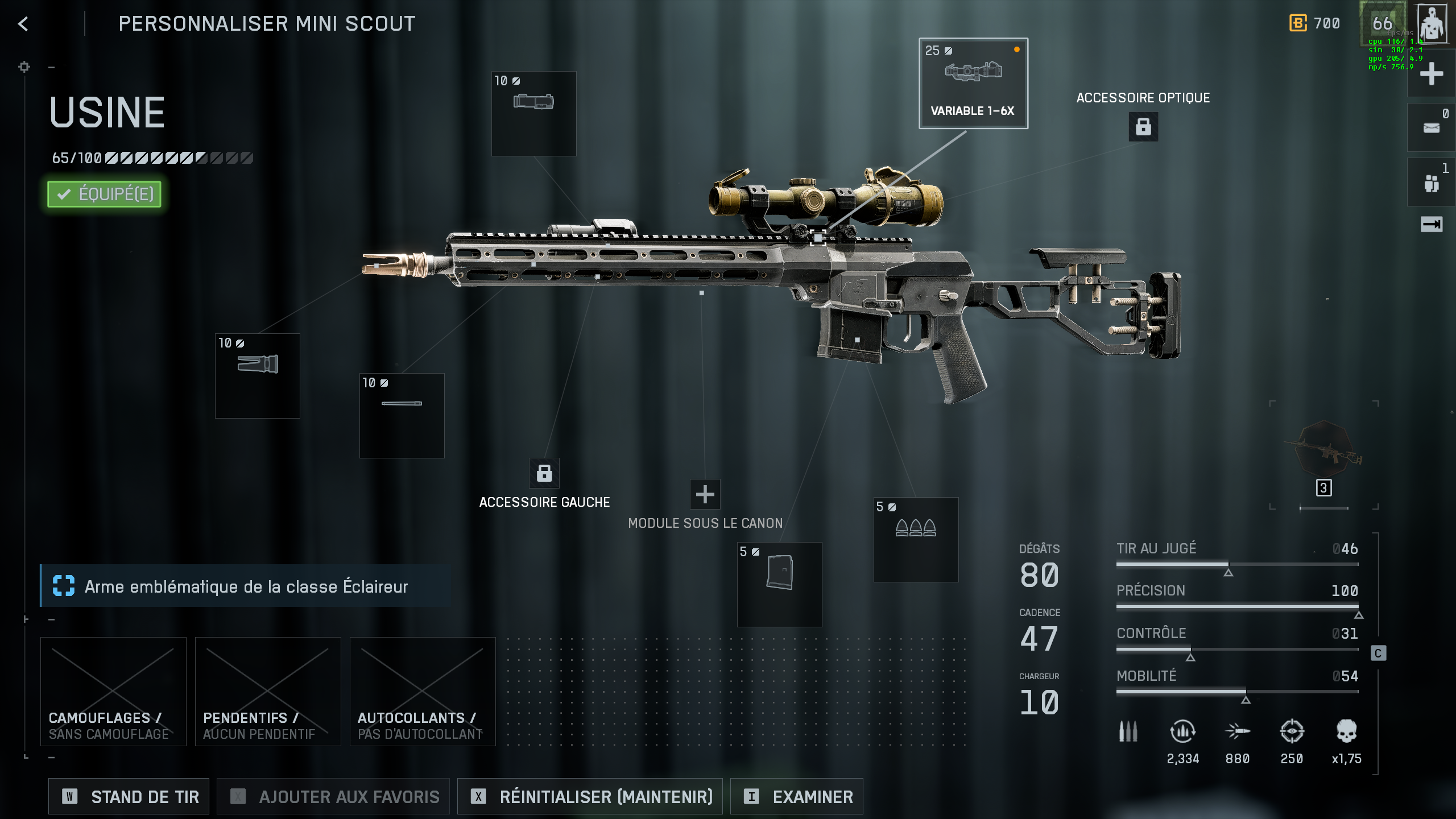Screen dimensions: 1456x819
Task: Click the locked Accessoire Gauche slot
Action: (544, 473)
